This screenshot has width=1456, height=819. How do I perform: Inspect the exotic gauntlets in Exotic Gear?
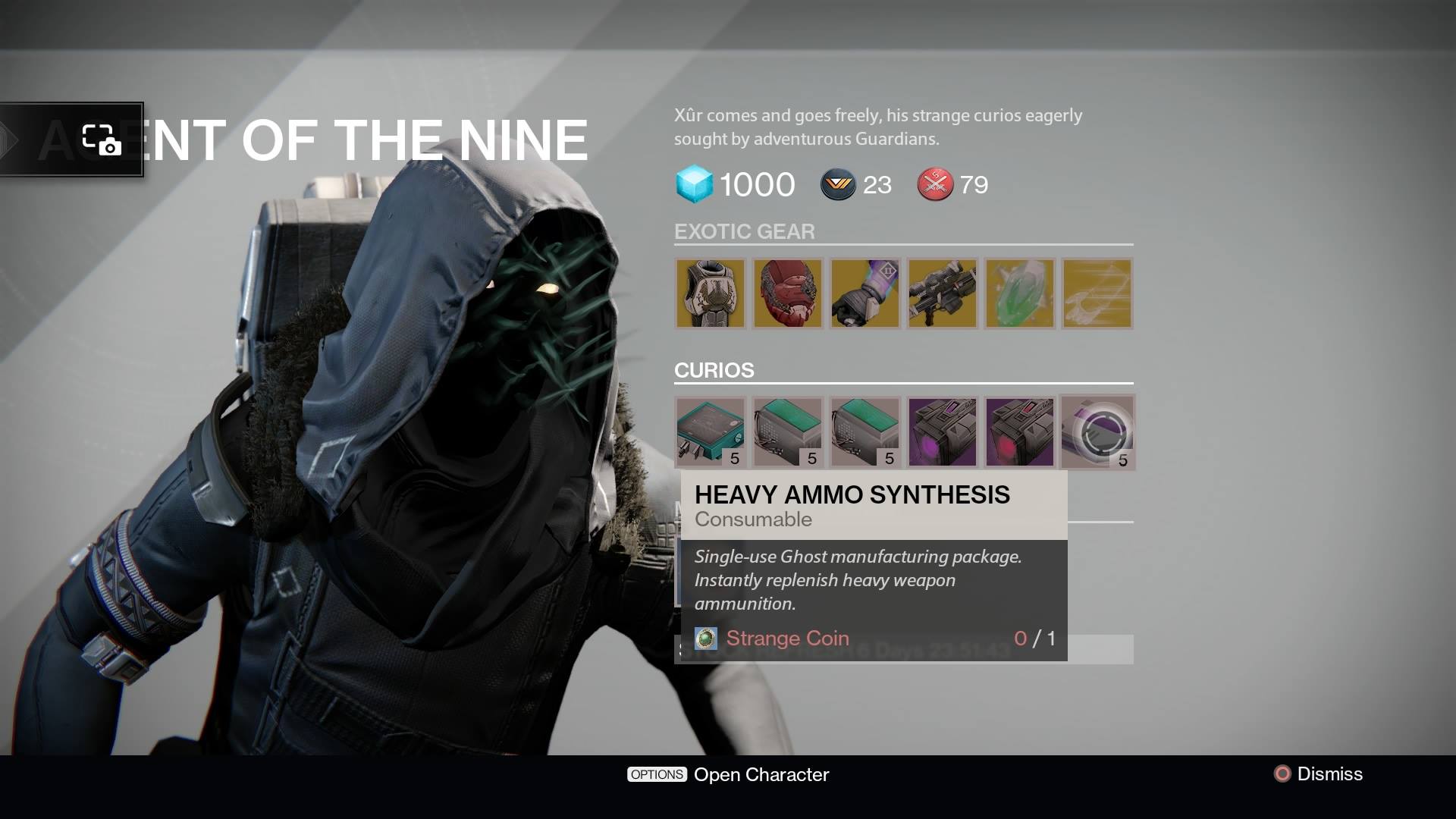(x=864, y=293)
